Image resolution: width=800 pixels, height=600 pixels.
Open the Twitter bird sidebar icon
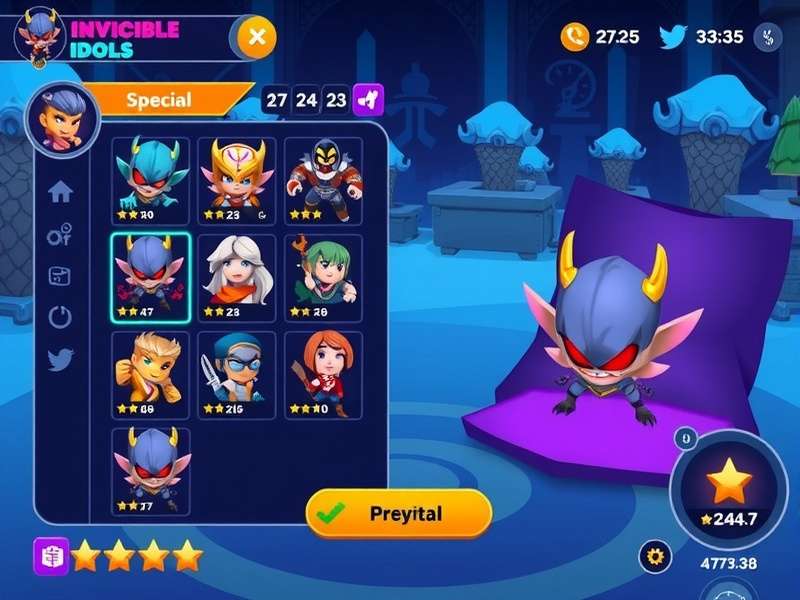pyautogui.click(x=61, y=360)
